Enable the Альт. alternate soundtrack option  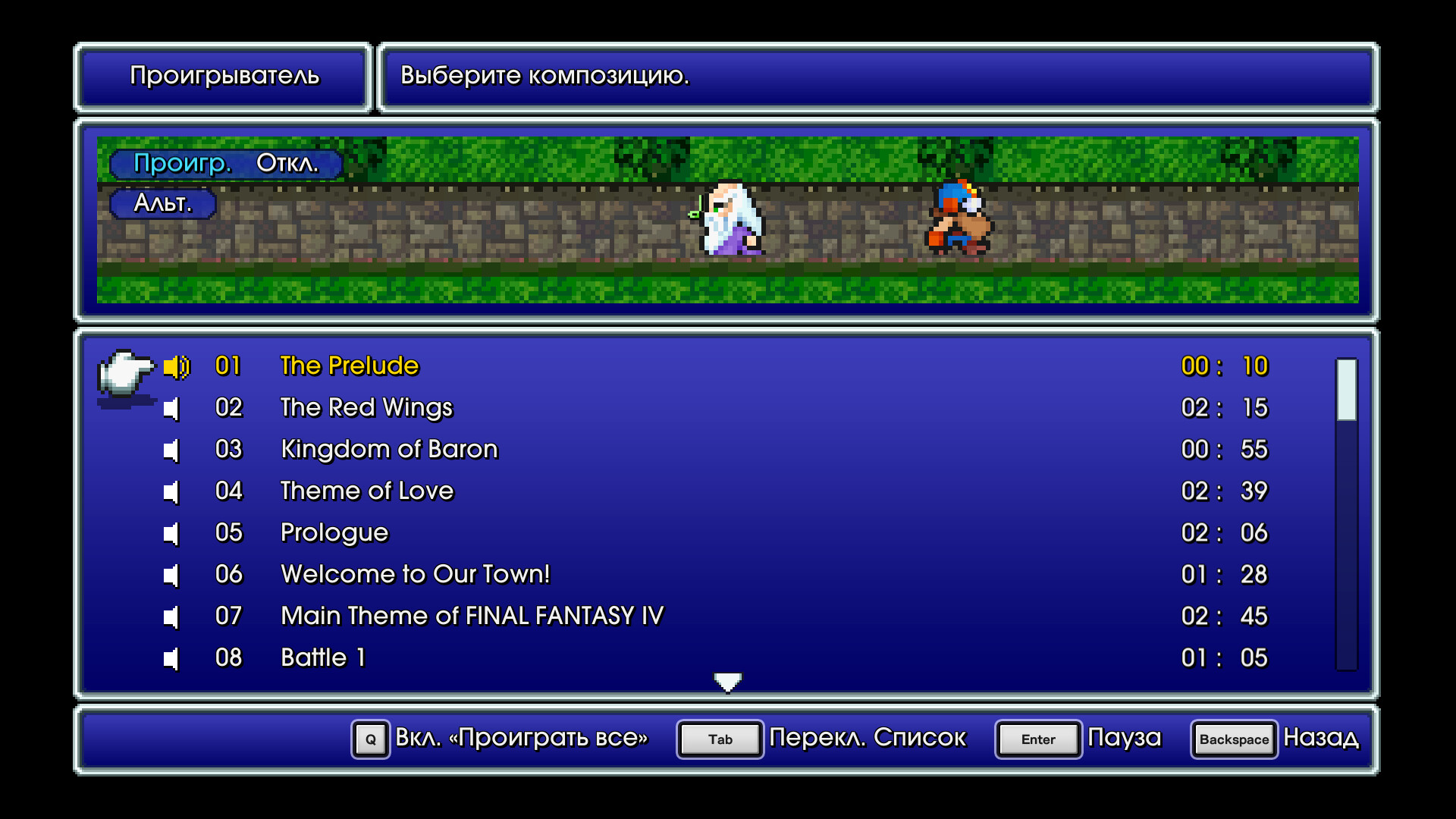pyautogui.click(x=162, y=203)
